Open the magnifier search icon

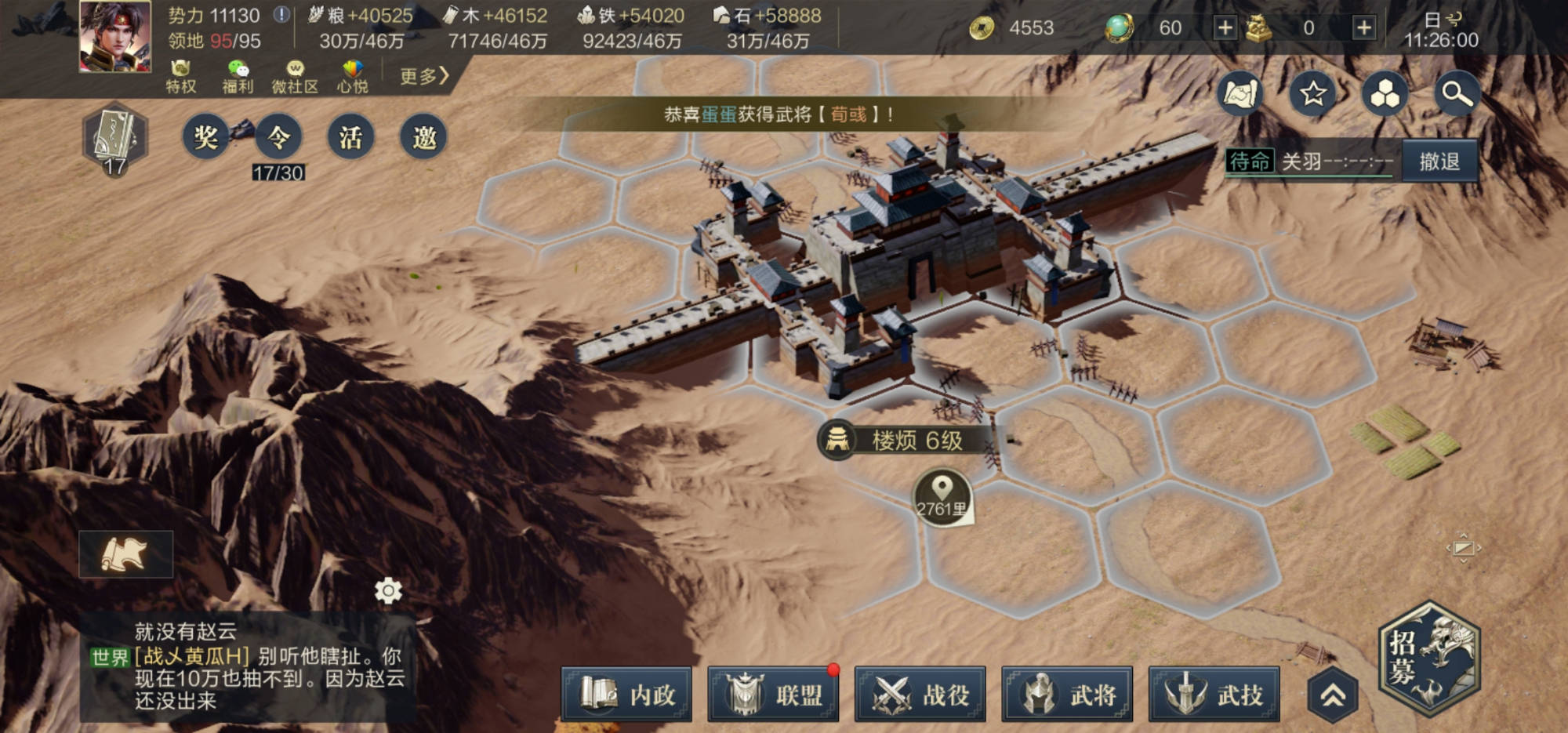tap(1457, 94)
